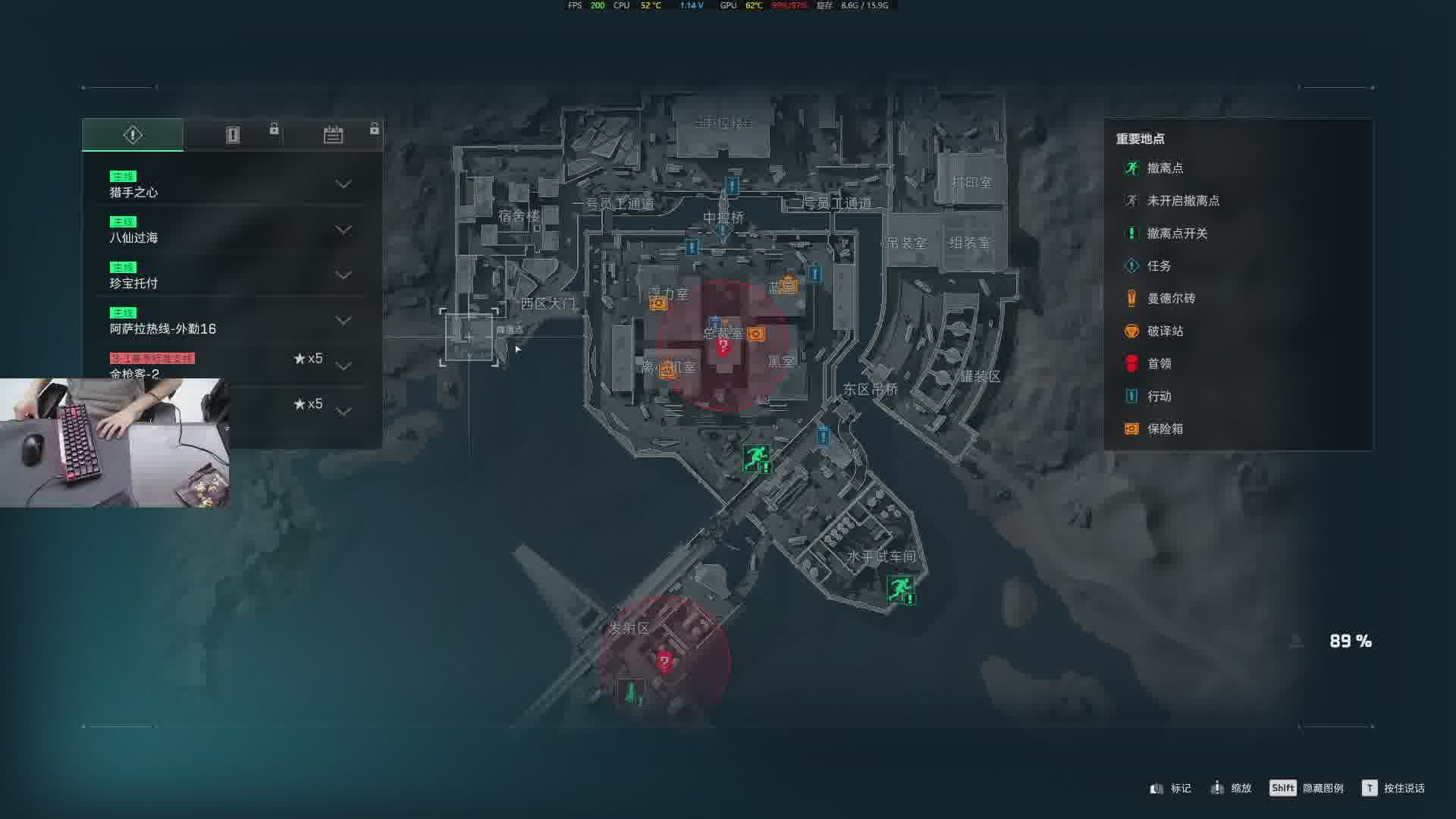Viewport: 1456px width, 819px height.
Task: Switch to the locked card tab
Action: (233, 135)
